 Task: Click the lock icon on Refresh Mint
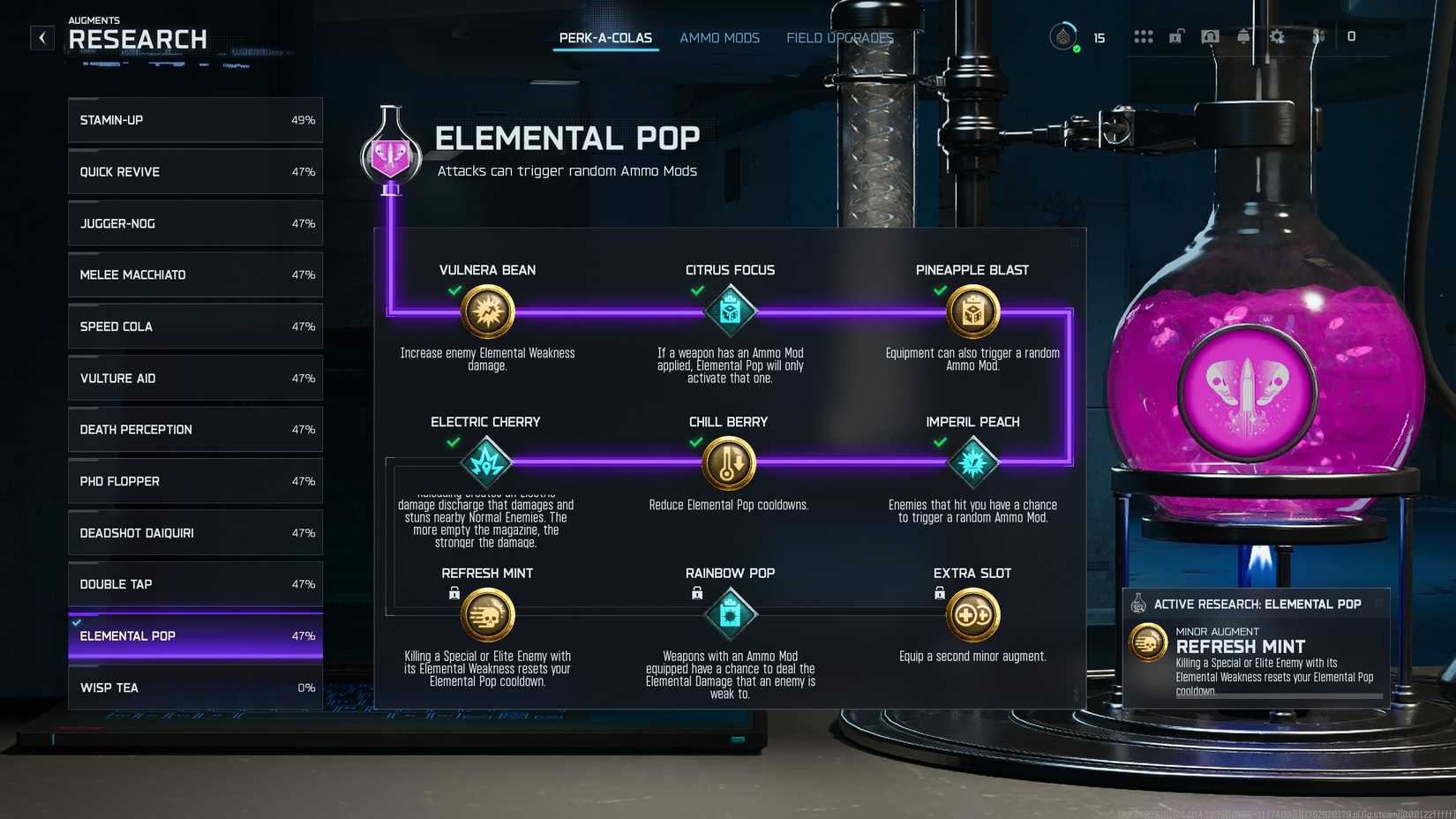tap(453, 592)
